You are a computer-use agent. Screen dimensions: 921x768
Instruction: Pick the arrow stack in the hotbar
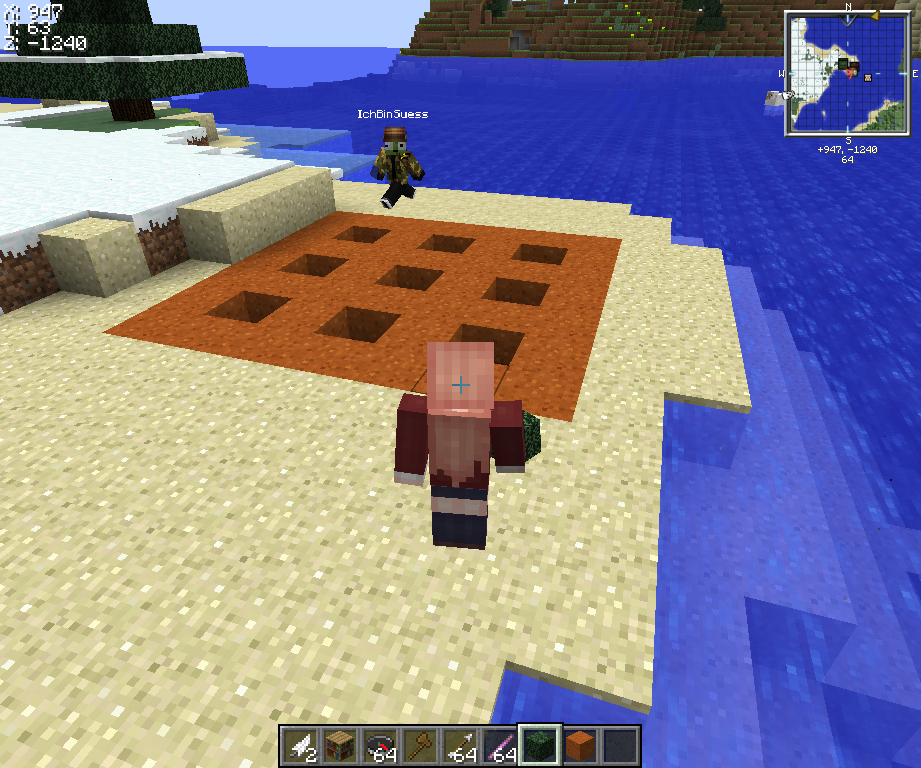460,746
